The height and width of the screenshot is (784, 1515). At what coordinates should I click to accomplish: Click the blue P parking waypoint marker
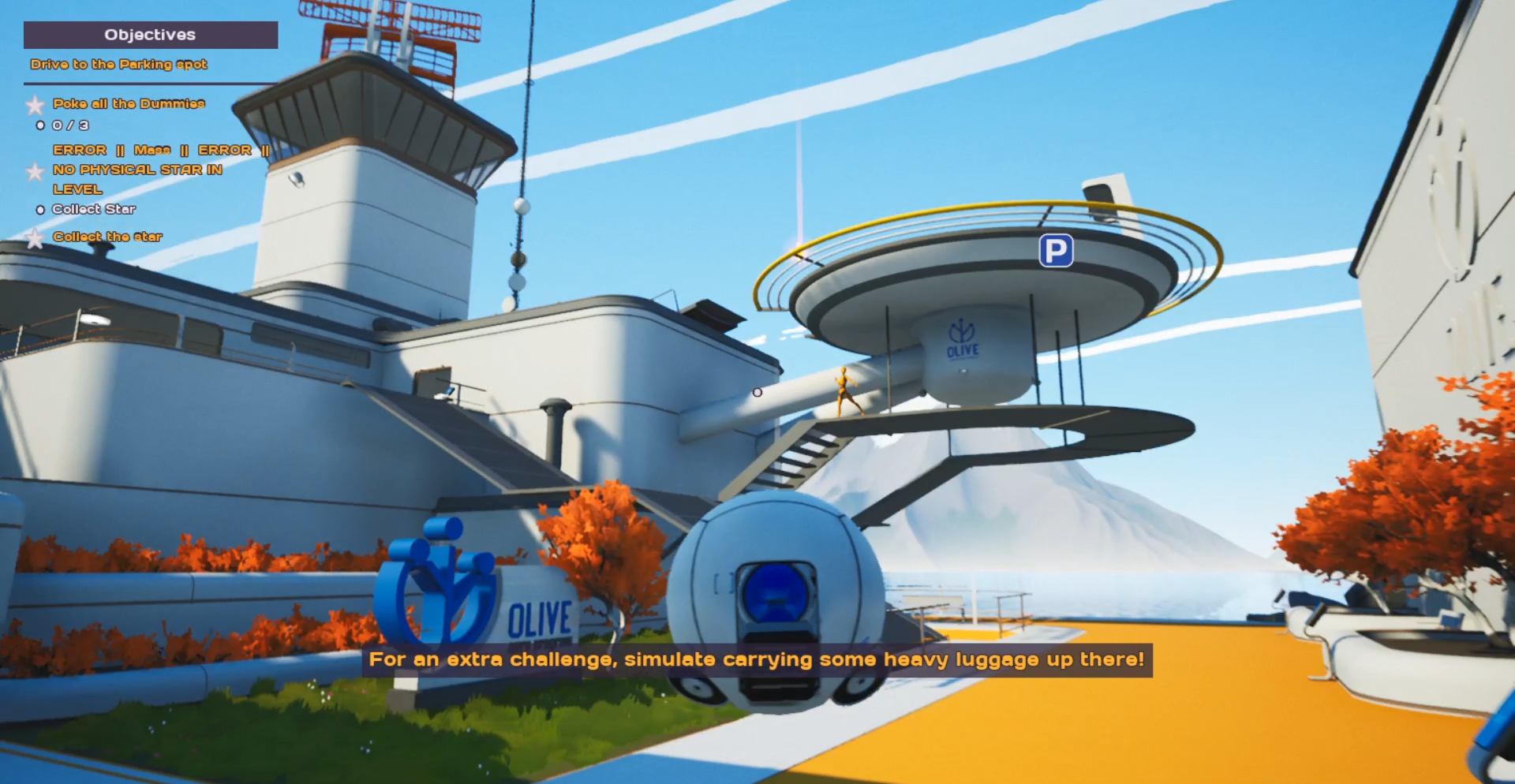click(1056, 251)
